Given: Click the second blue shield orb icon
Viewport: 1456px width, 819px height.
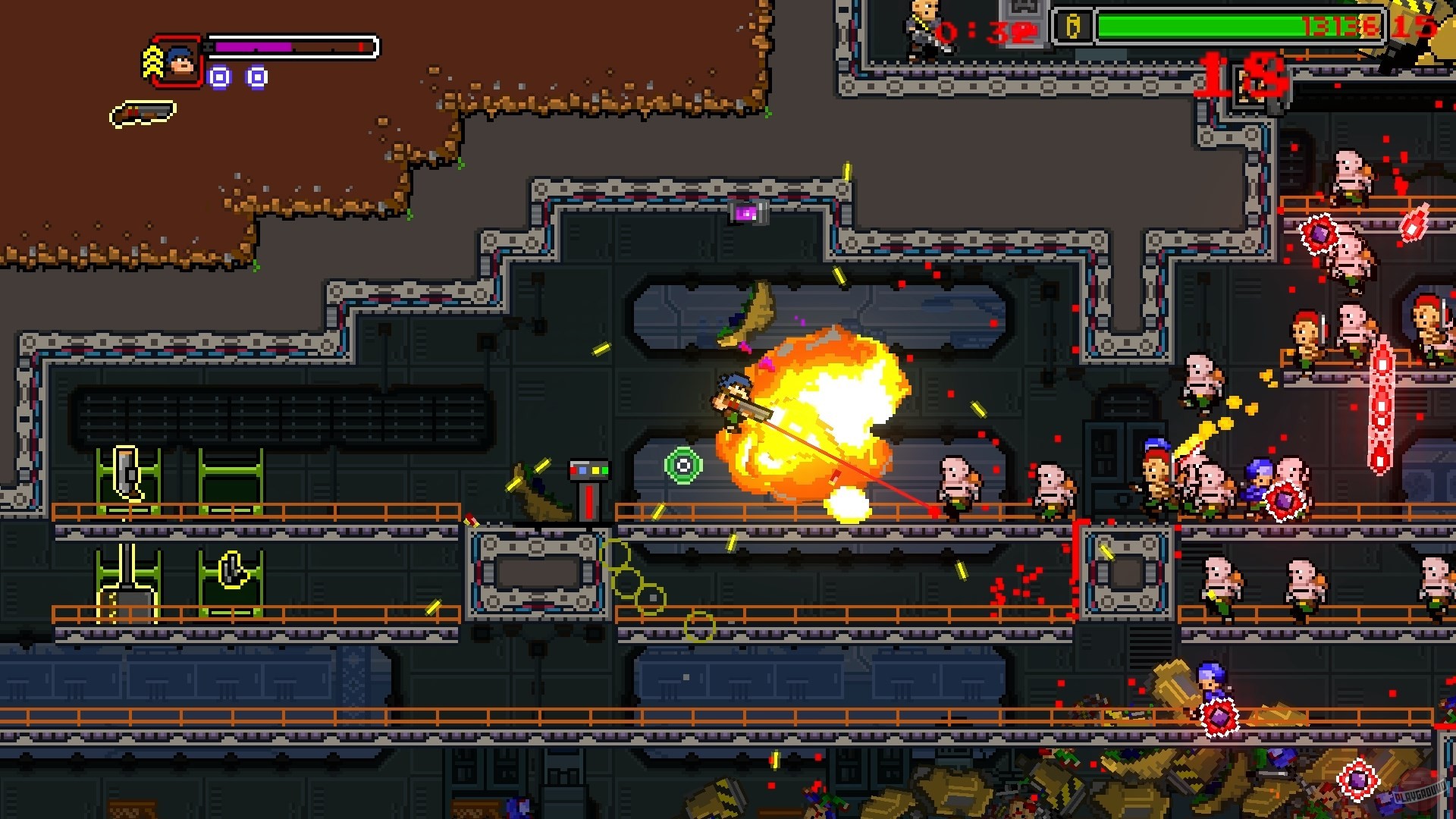Looking at the screenshot, I should click(257, 77).
